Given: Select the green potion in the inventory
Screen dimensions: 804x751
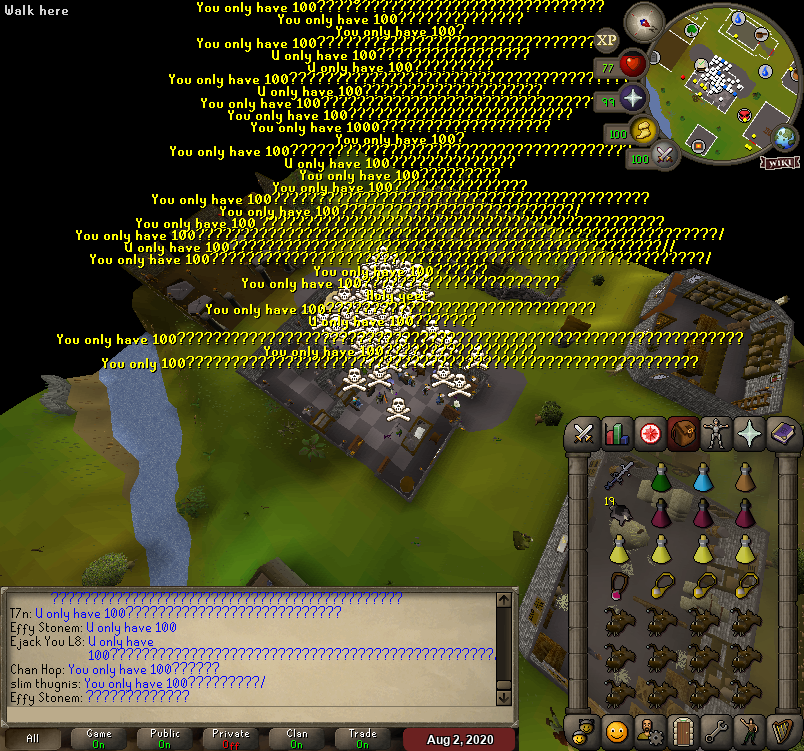Looking at the screenshot, I should pyautogui.click(x=660, y=478).
